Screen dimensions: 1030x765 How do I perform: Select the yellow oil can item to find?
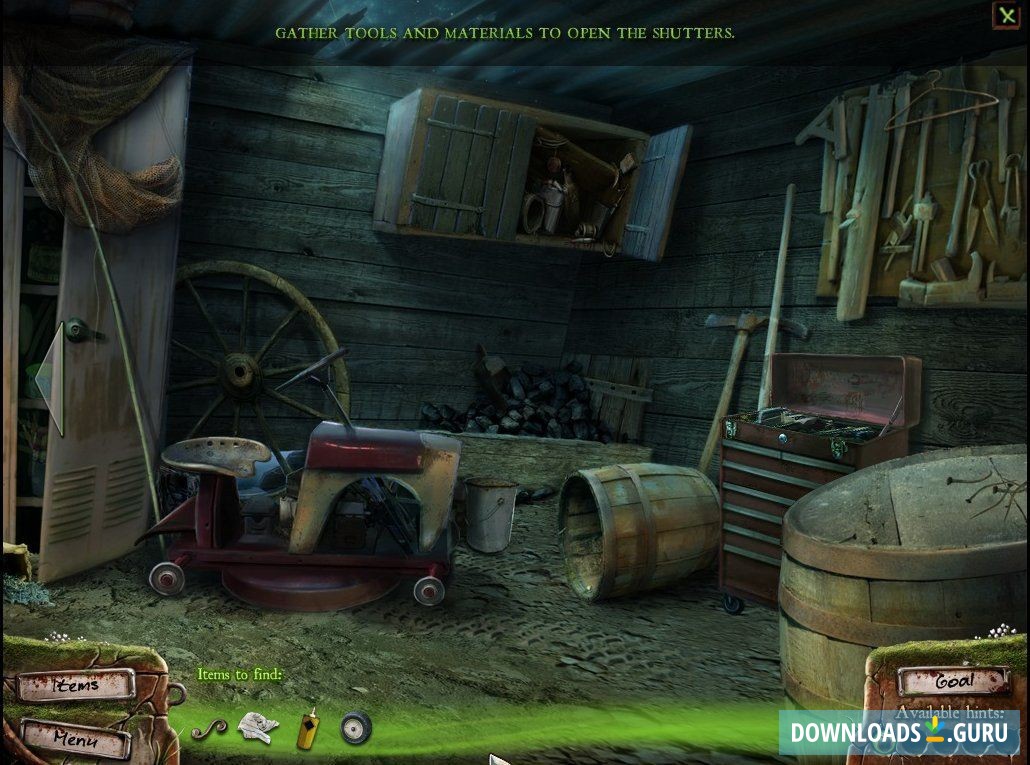tap(308, 730)
